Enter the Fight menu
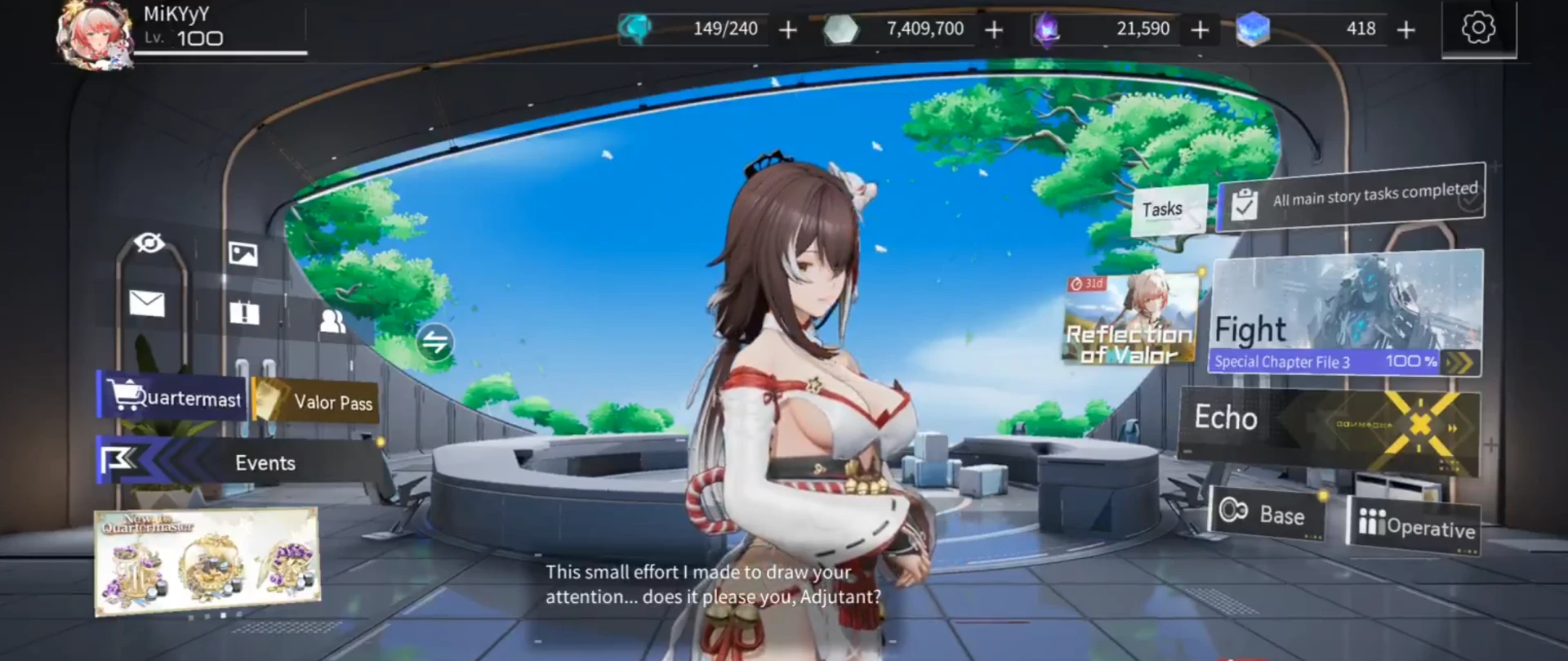1568x661 pixels. click(1344, 313)
